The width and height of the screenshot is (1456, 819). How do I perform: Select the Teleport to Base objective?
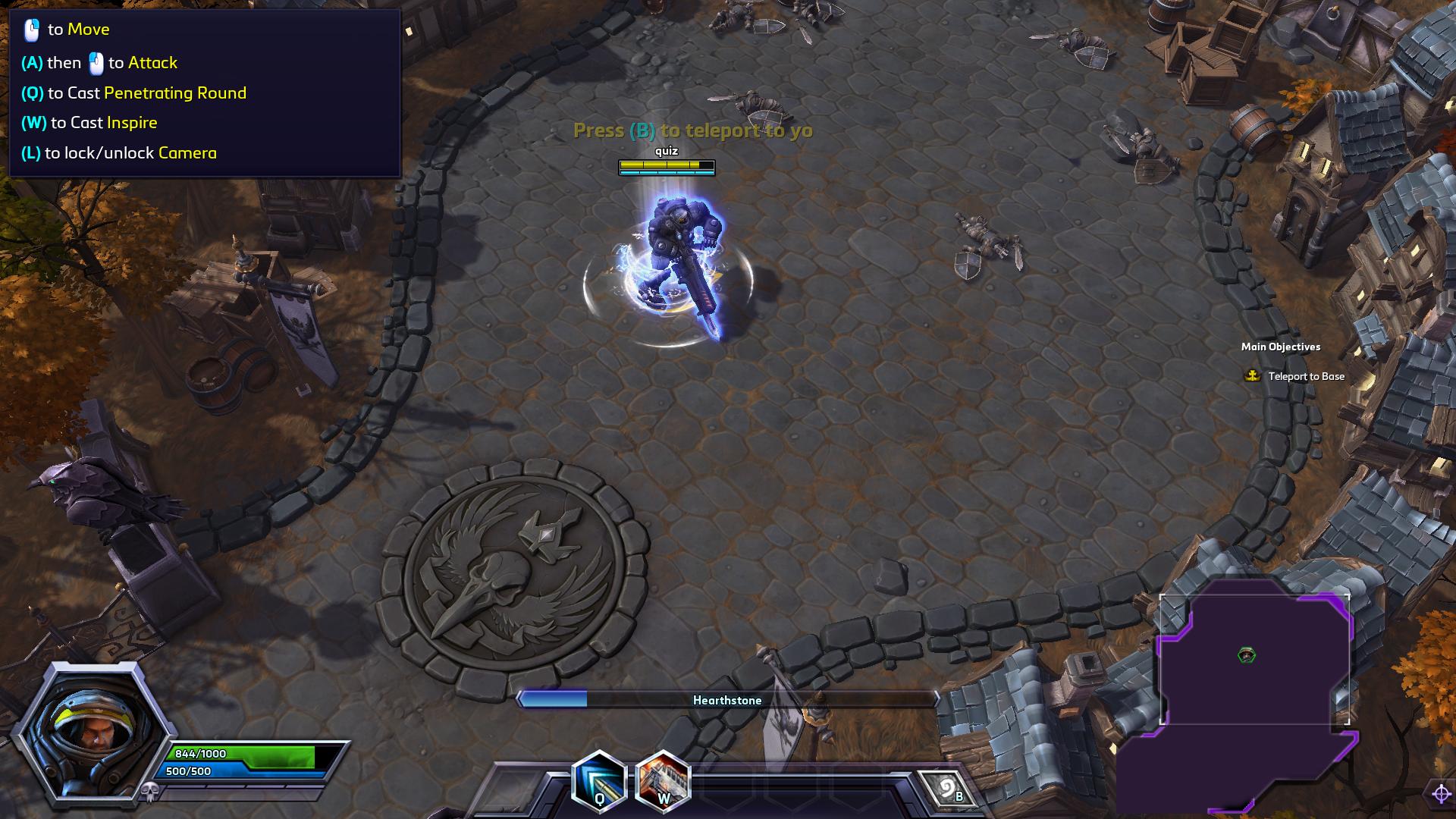(x=1305, y=376)
